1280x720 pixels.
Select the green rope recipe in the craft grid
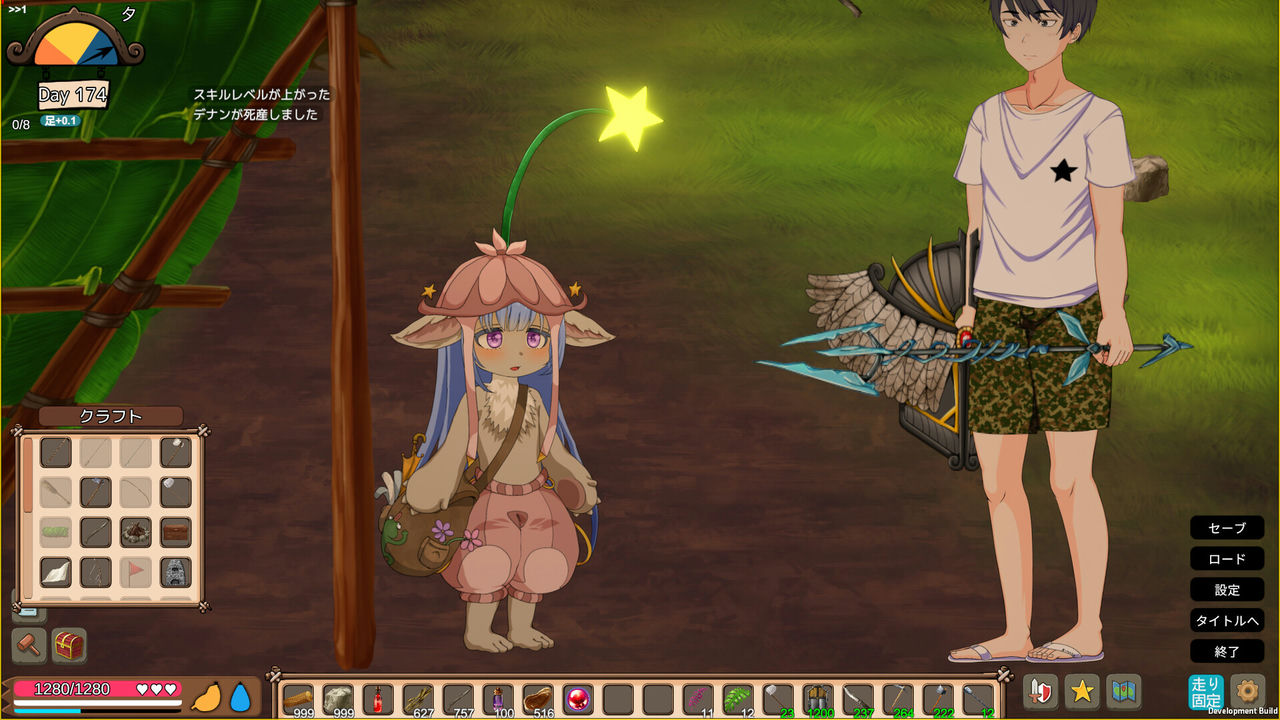(55, 531)
